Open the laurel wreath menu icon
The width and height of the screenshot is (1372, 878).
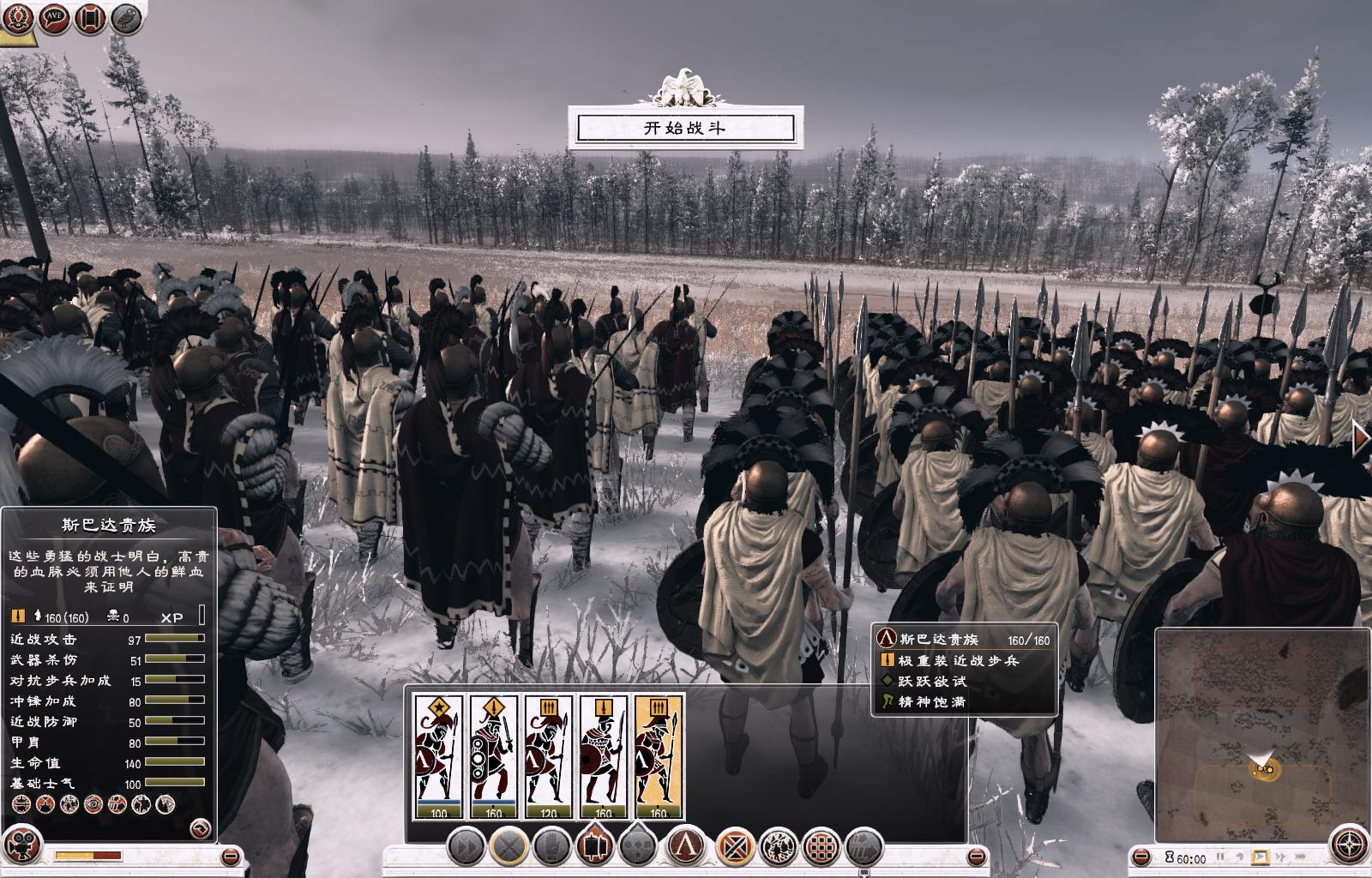tap(17, 18)
